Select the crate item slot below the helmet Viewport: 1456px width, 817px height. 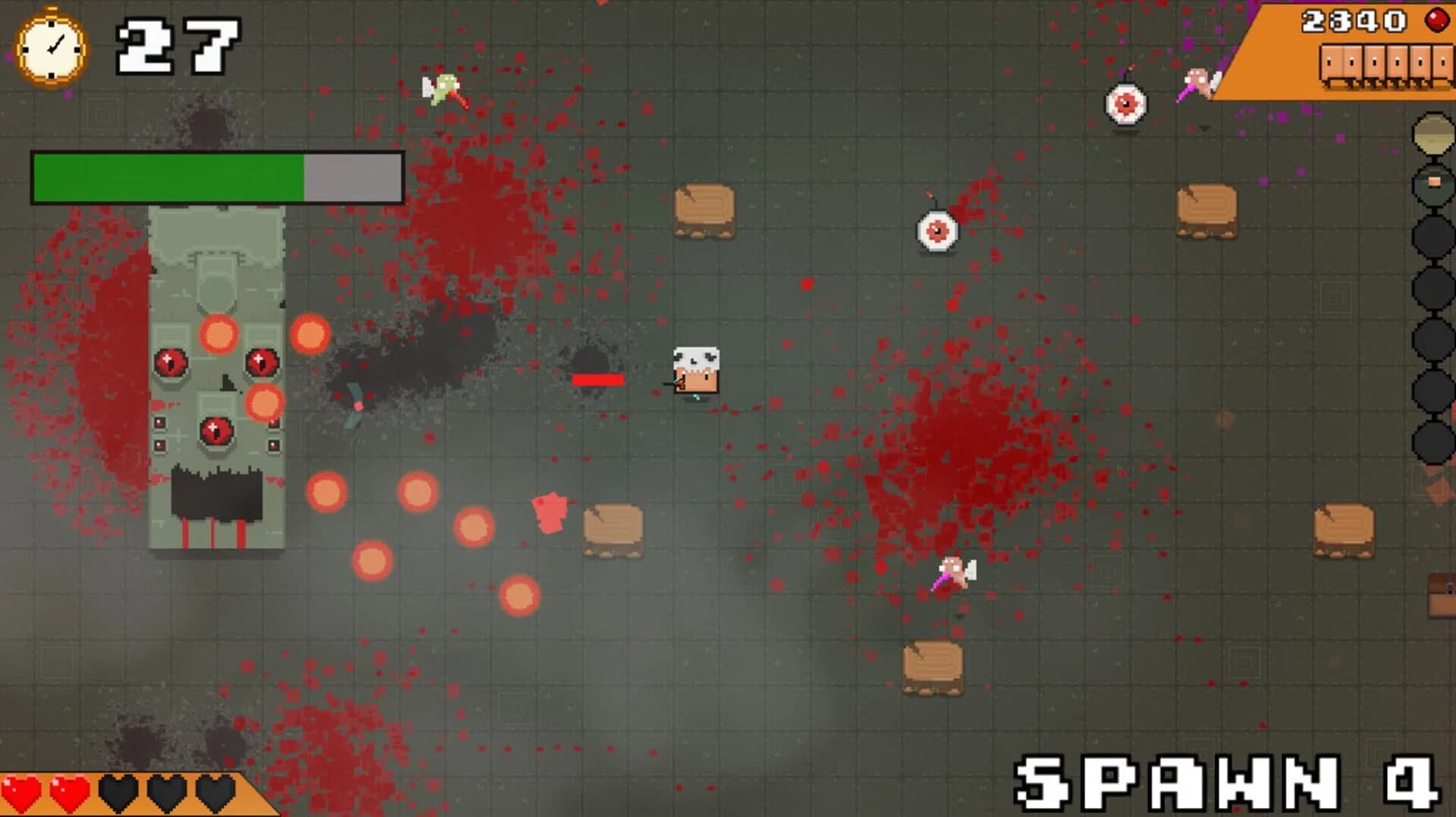1432,184
